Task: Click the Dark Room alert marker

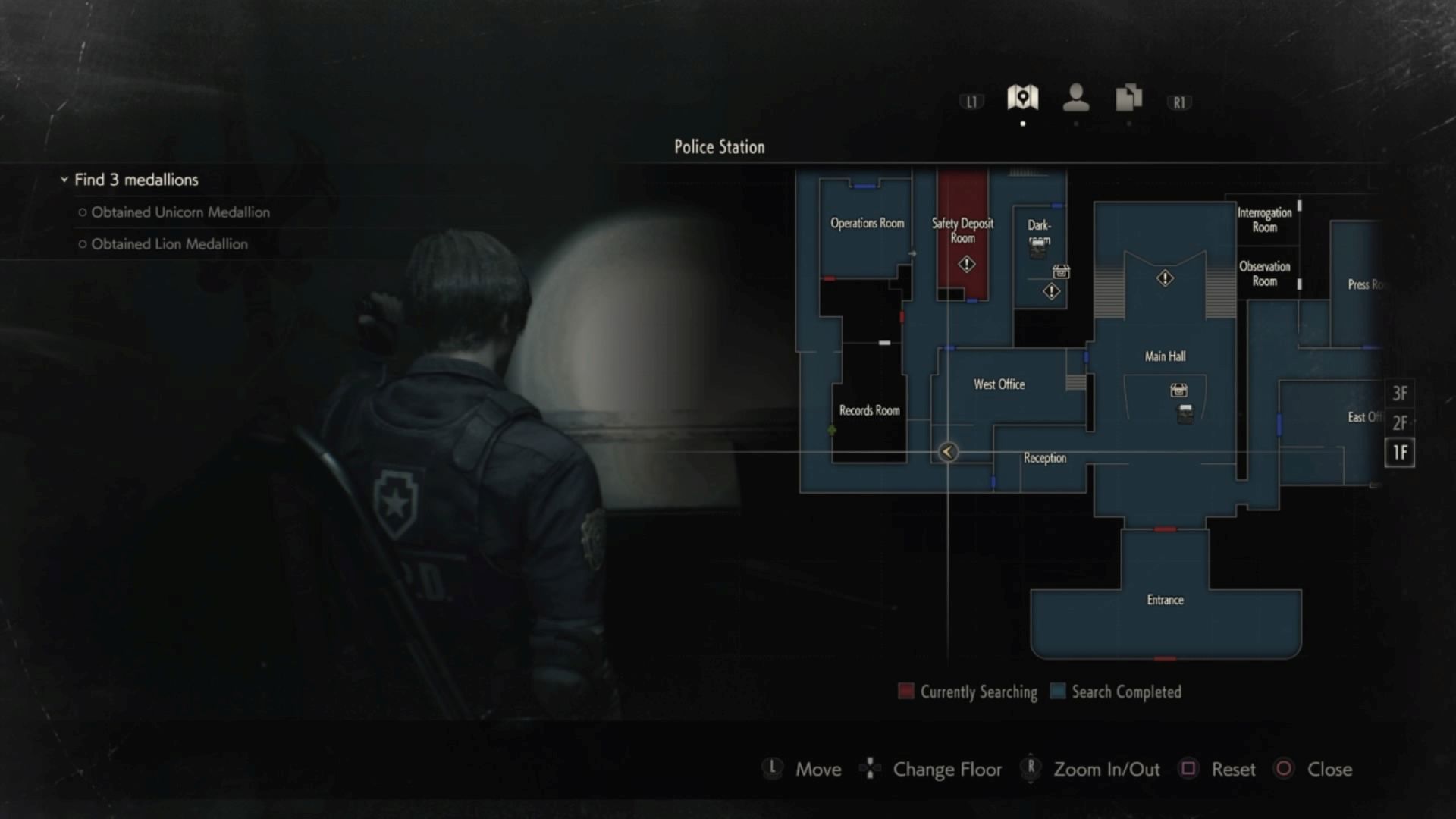Action: [1051, 291]
